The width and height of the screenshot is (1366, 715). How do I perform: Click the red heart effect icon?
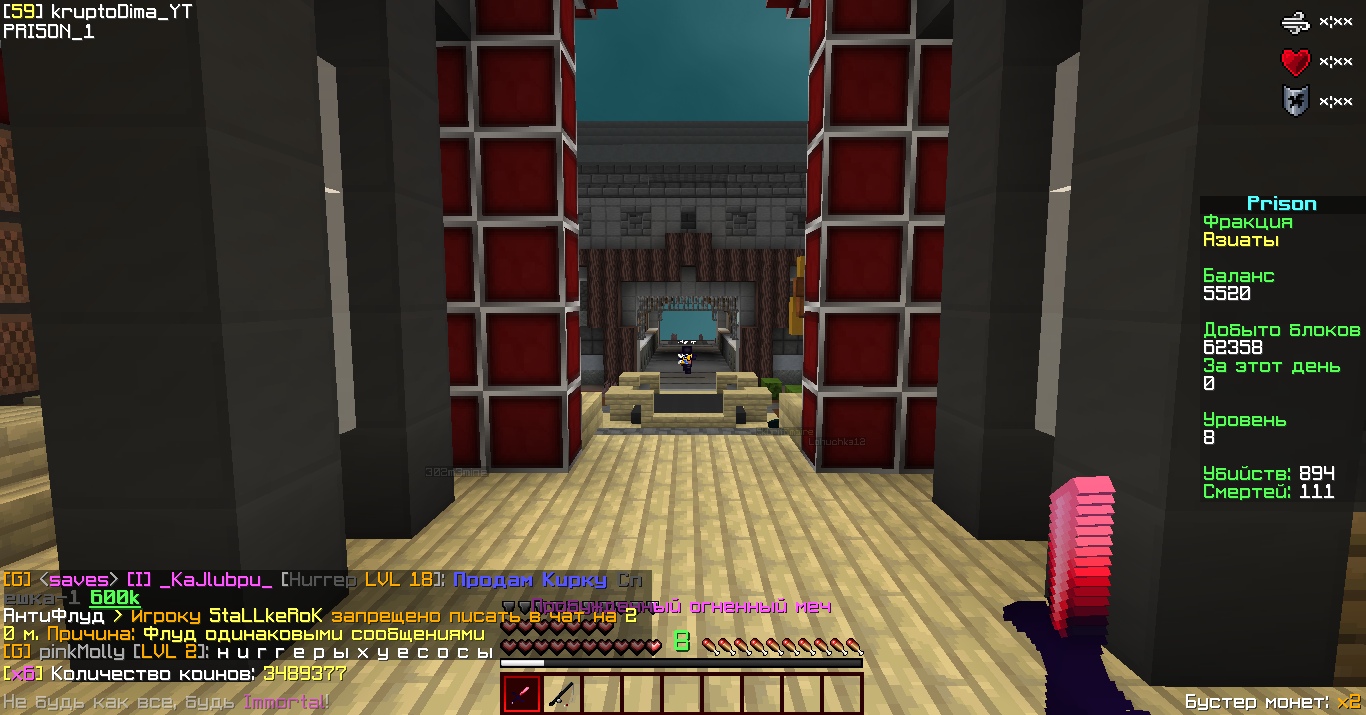(1295, 62)
